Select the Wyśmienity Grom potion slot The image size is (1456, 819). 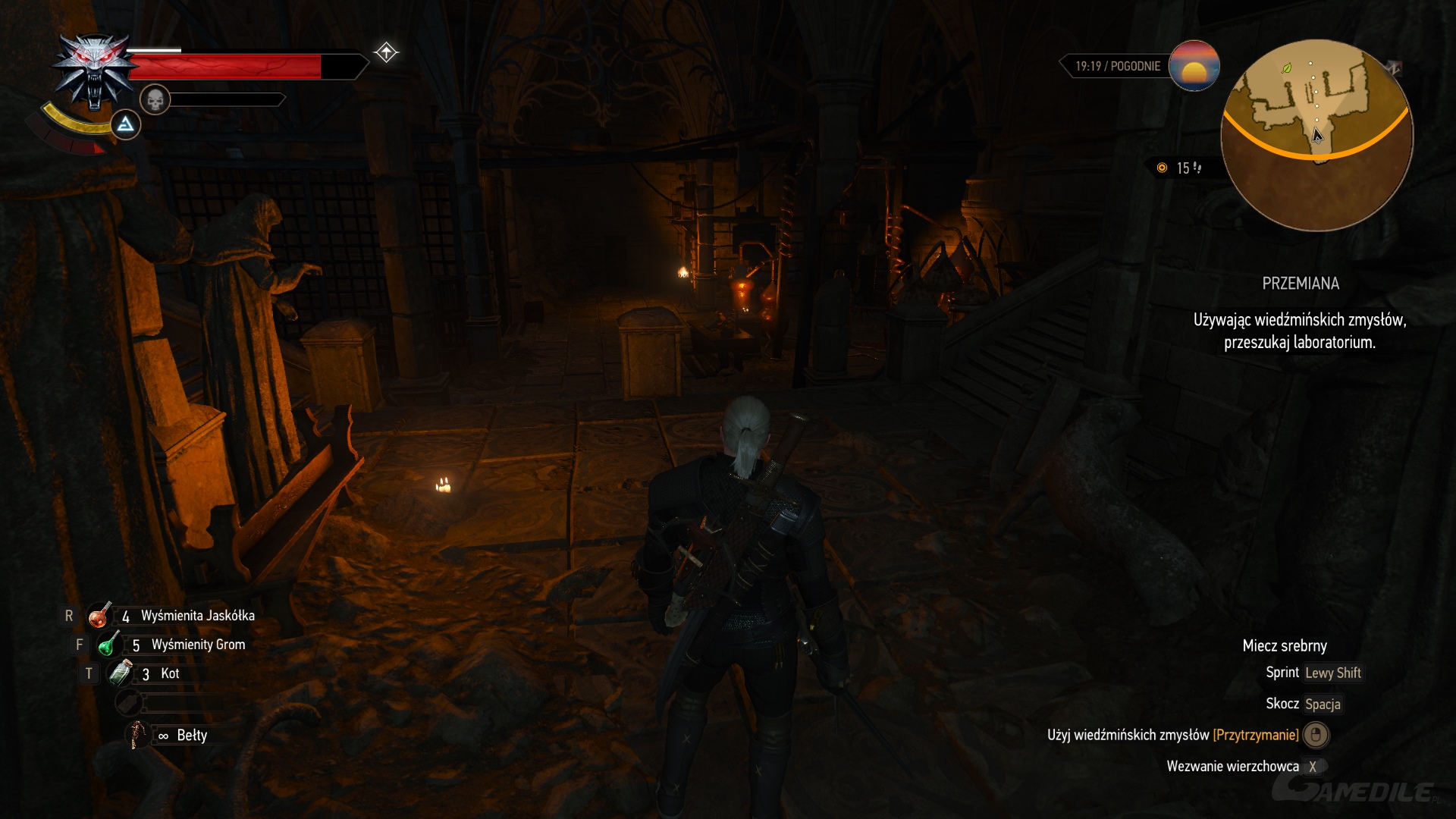tap(109, 645)
